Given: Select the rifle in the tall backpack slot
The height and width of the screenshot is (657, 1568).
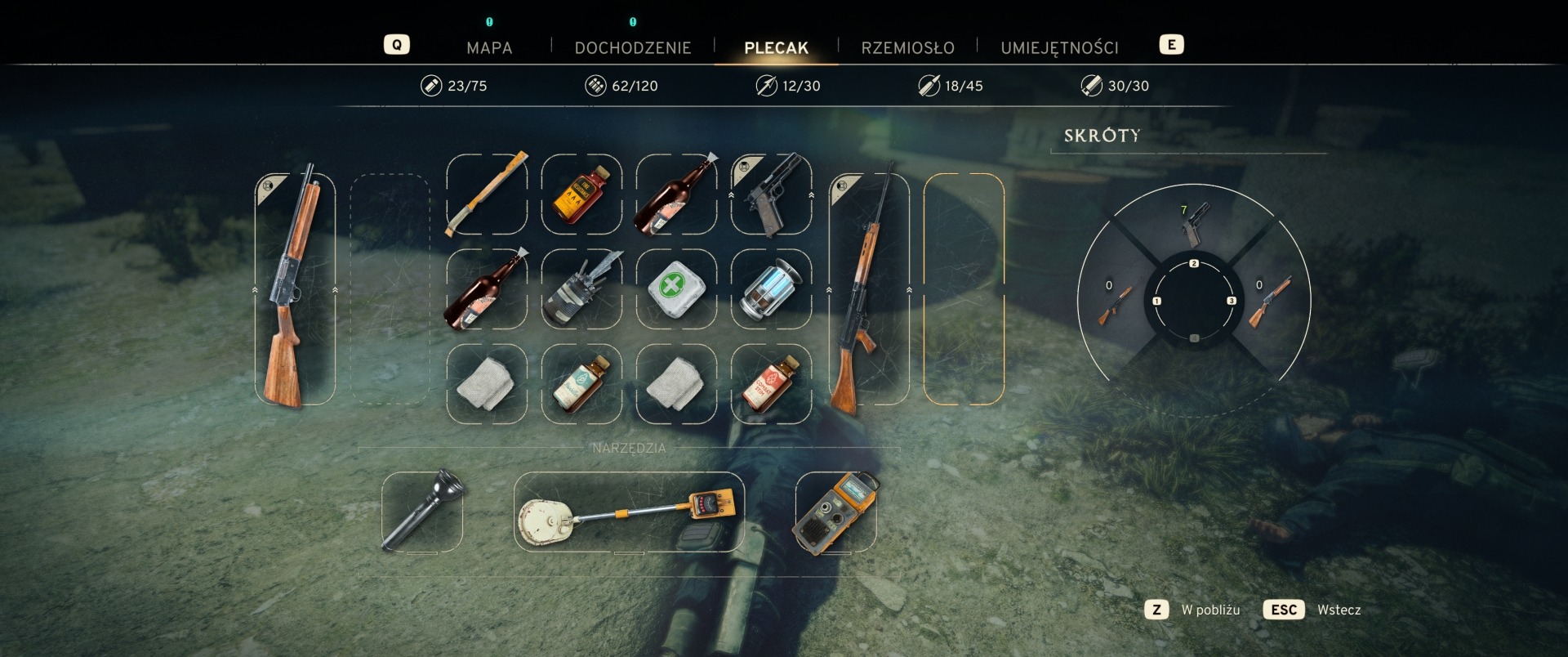Looking at the screenshot, I should [x=869, y=288].
